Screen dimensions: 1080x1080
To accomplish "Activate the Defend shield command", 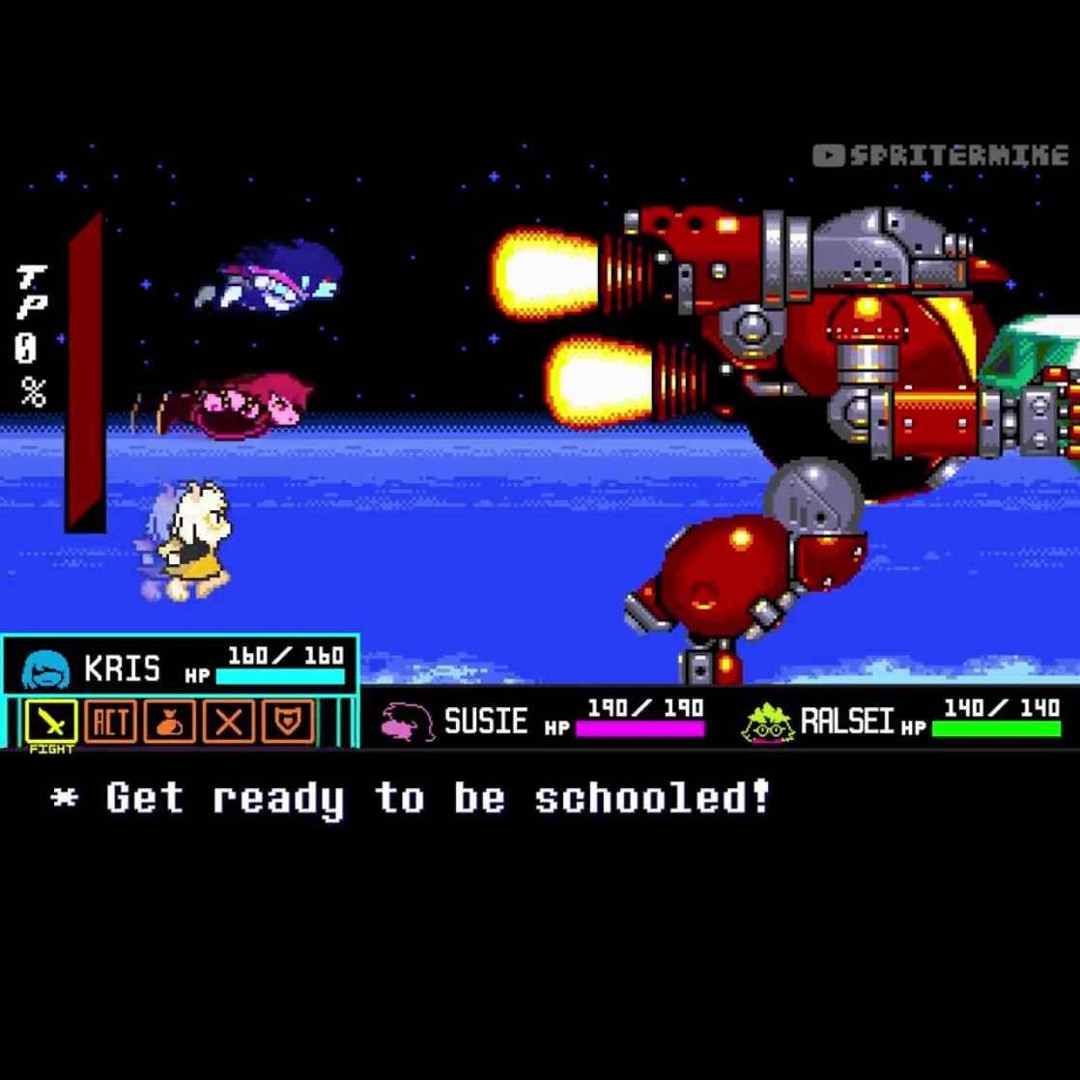I will click(x=287, y=720).
